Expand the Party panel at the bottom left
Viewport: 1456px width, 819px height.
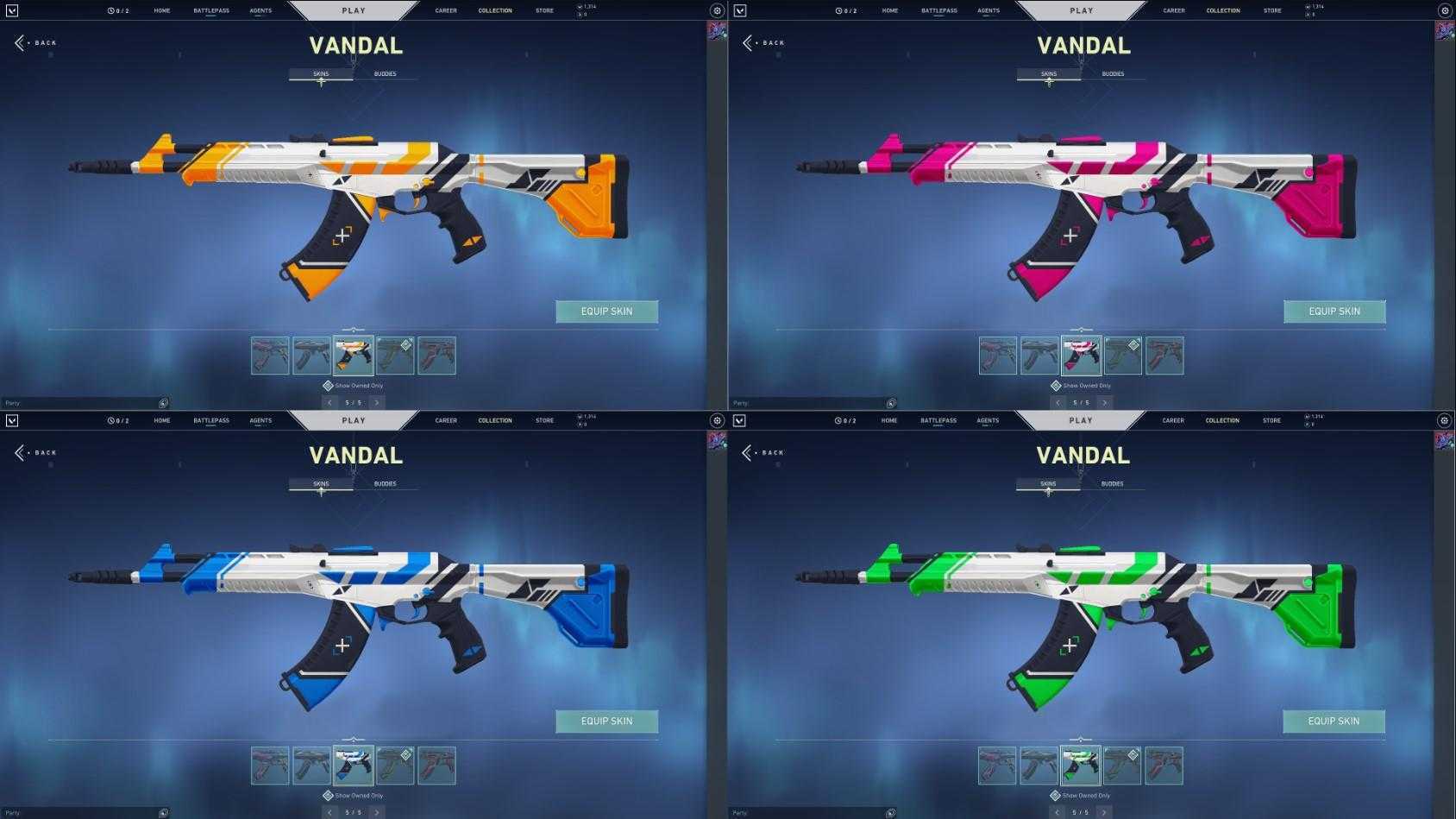click(84, 402)
